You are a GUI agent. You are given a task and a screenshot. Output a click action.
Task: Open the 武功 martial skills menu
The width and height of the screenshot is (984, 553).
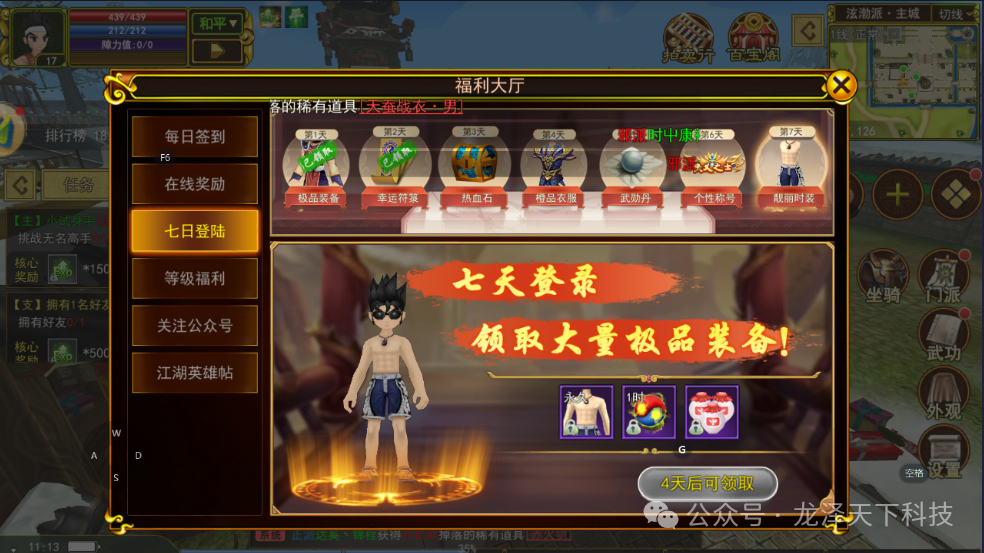click(x=943, y=335)
